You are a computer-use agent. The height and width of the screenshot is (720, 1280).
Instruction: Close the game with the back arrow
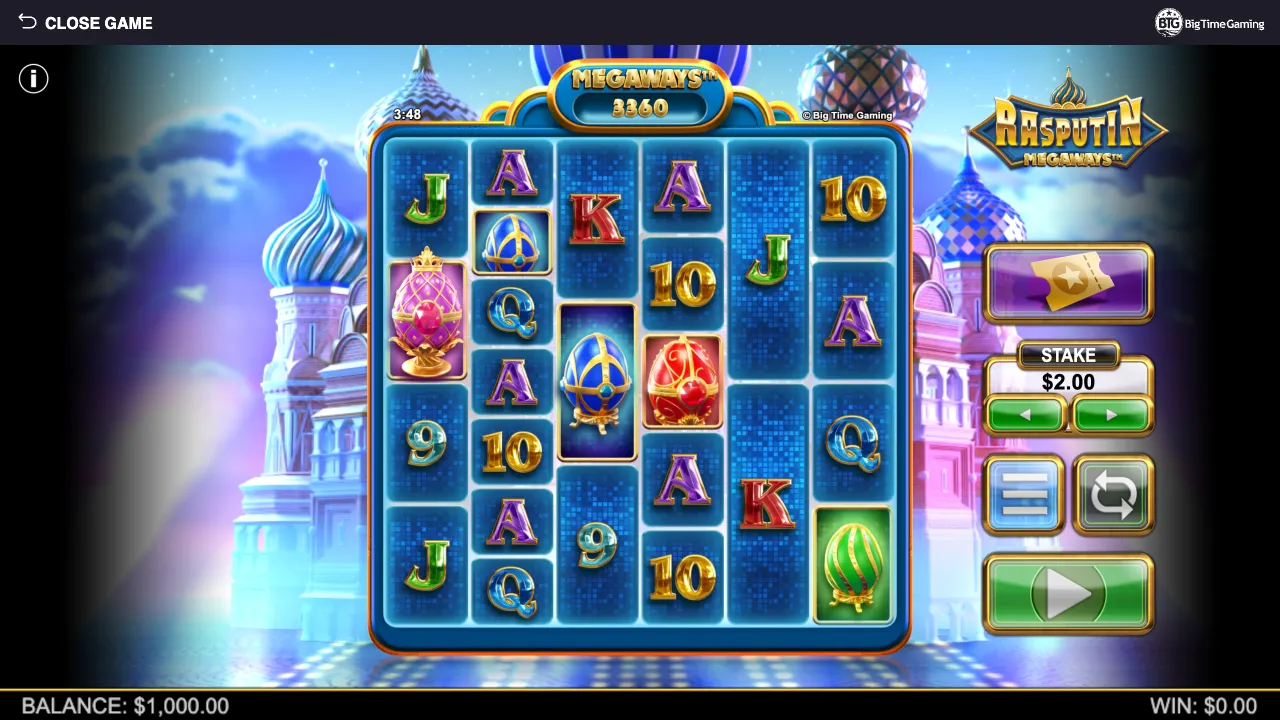point(28,22)
